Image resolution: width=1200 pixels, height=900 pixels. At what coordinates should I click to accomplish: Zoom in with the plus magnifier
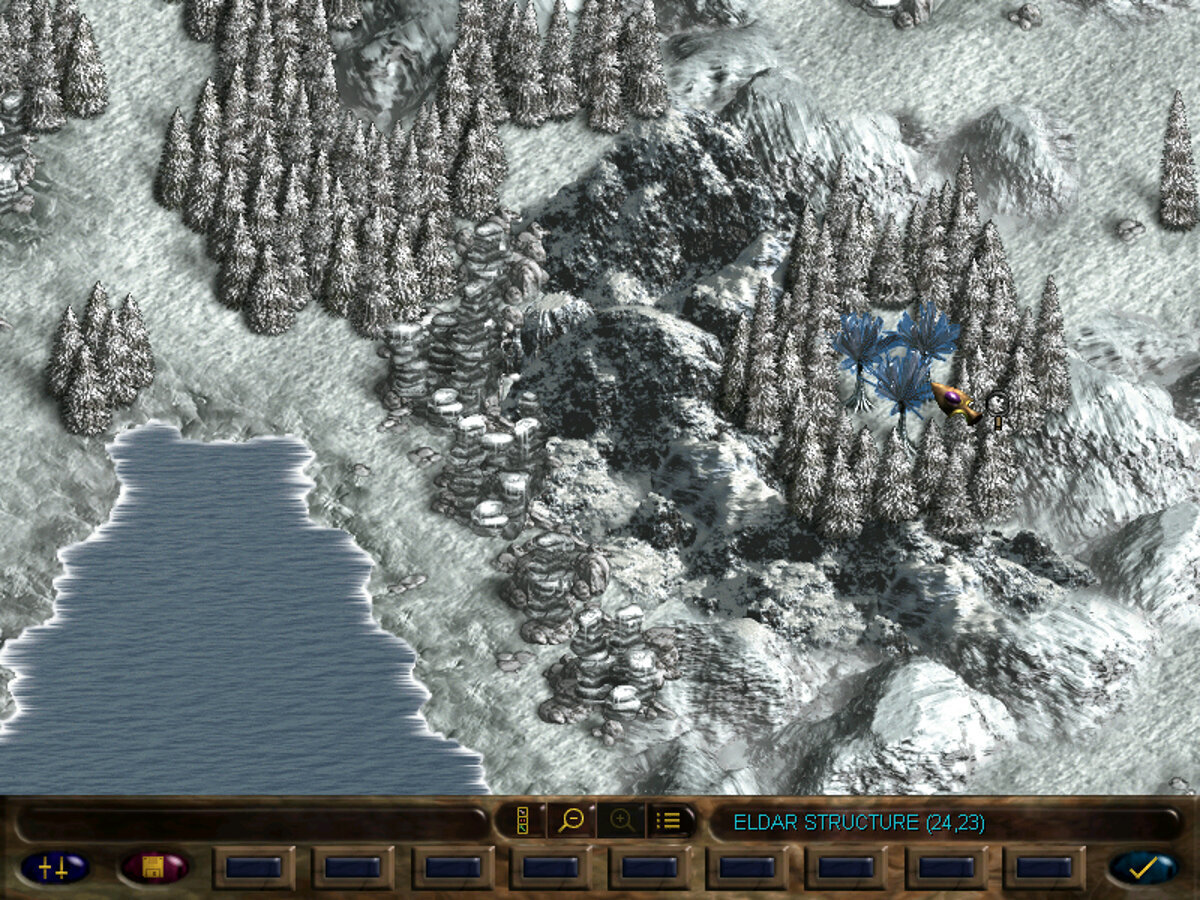point(621,821)
